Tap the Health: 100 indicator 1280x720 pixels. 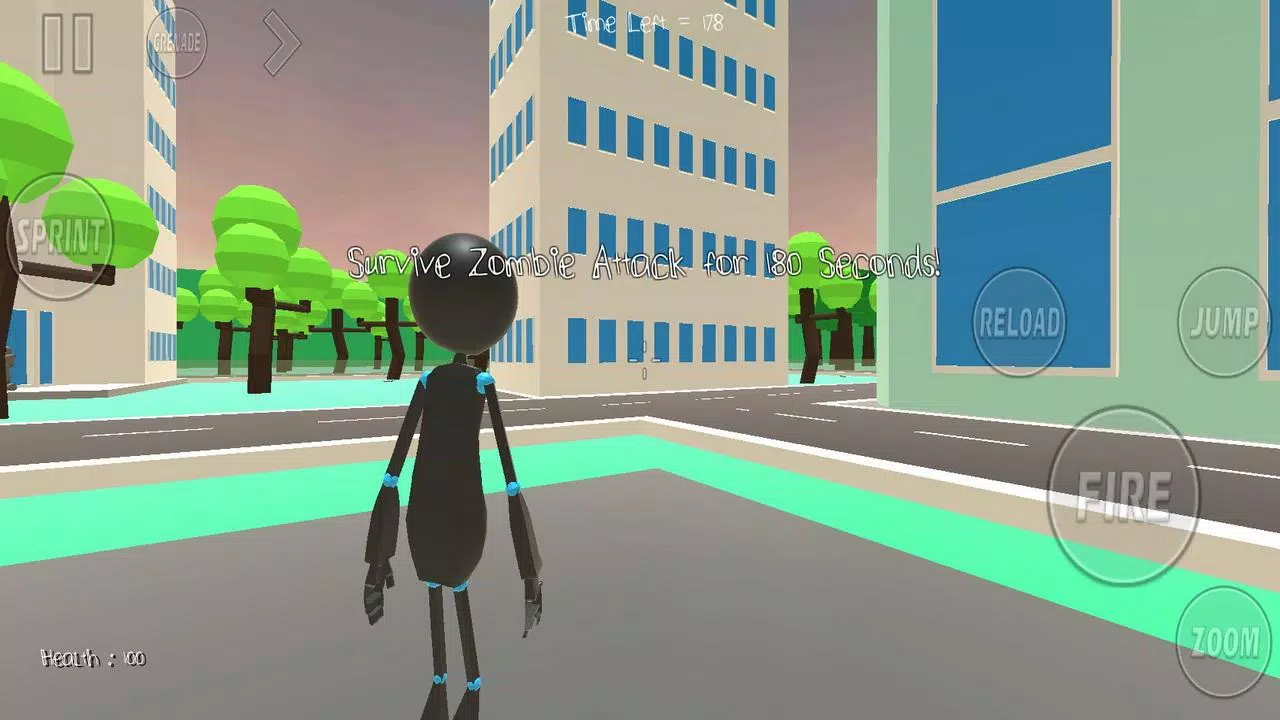tap(92, 659)
